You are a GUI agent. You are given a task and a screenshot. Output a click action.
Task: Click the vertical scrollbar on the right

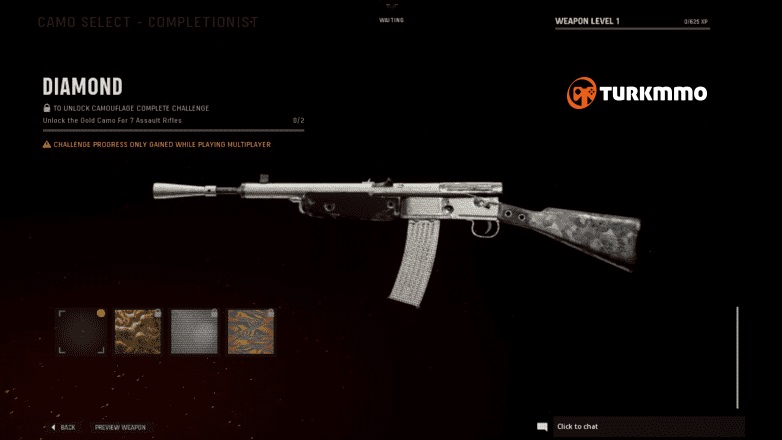[x=737, y=357]
